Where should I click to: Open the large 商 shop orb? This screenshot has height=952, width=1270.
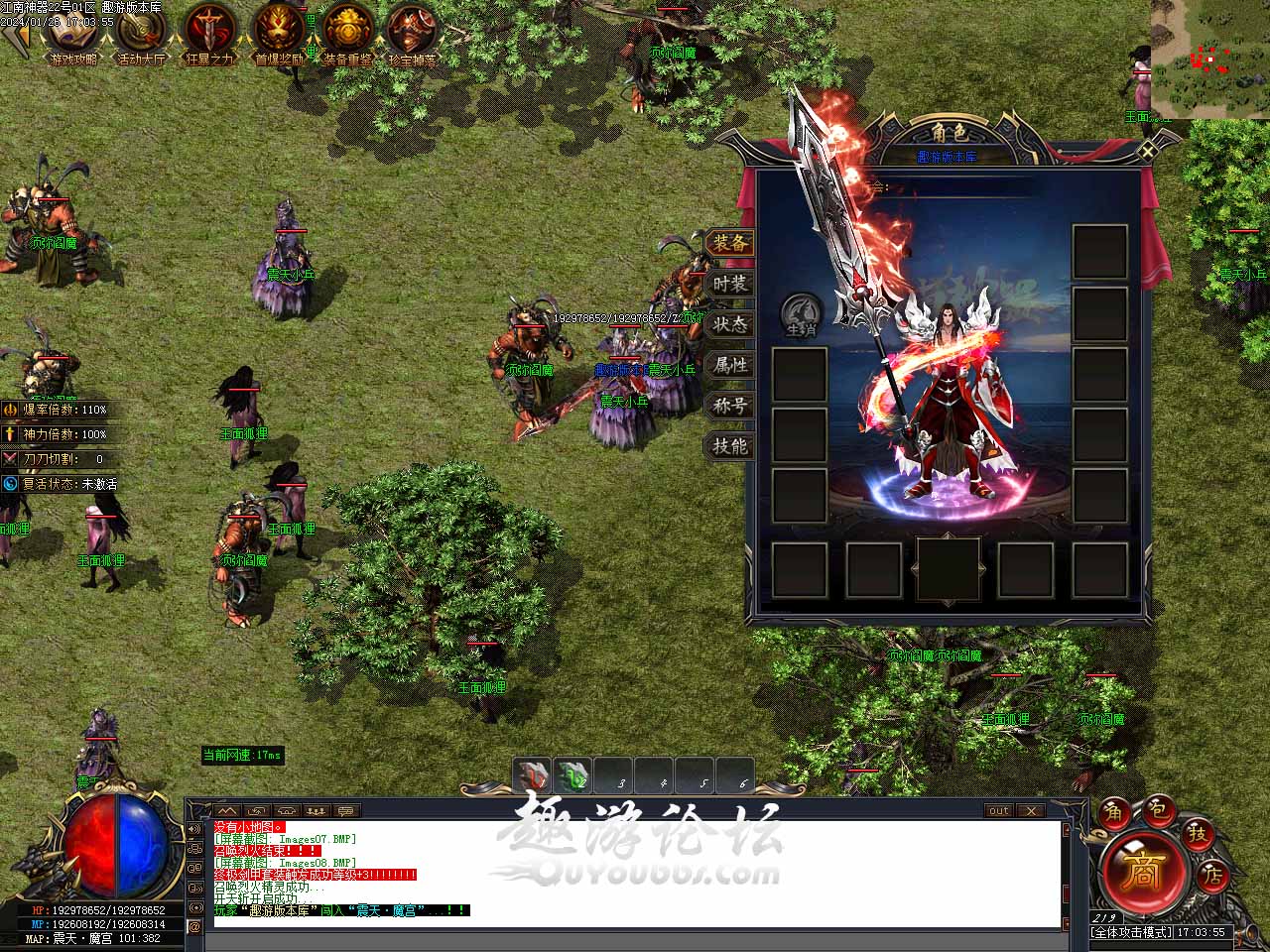pos(1143,872)
